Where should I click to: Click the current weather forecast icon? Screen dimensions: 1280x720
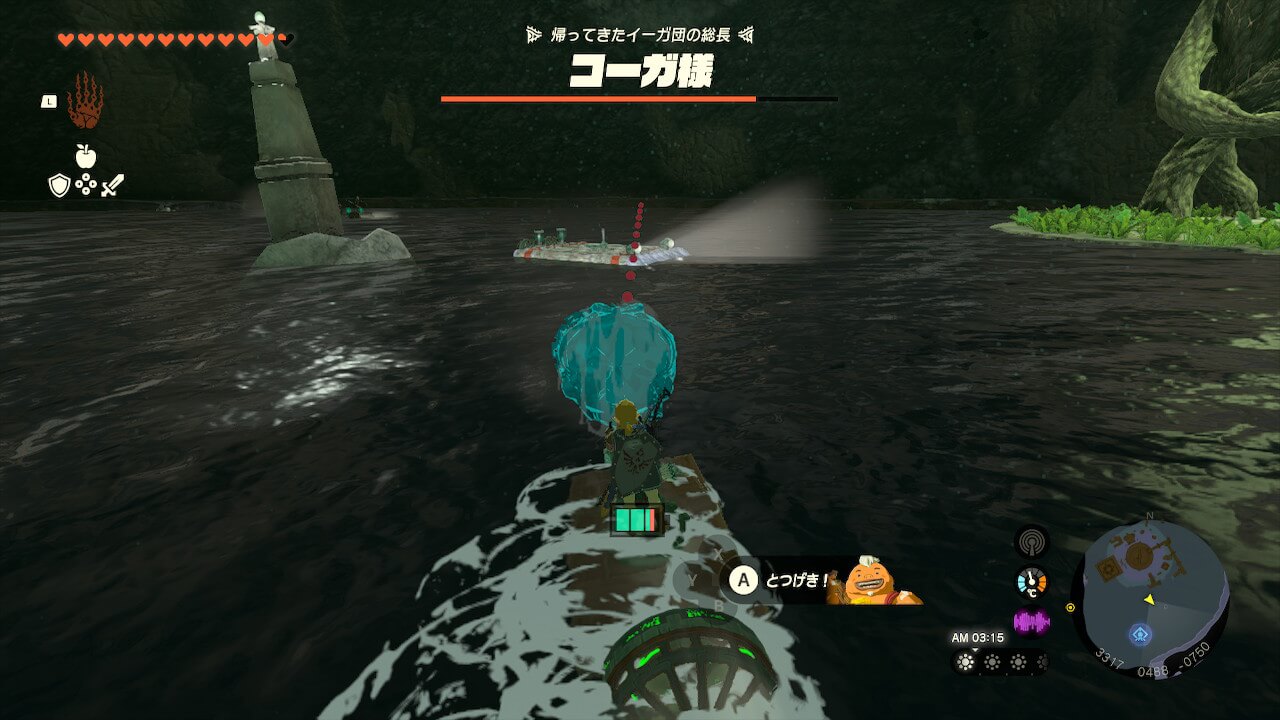pyautogui.click(x=966, y=662)
